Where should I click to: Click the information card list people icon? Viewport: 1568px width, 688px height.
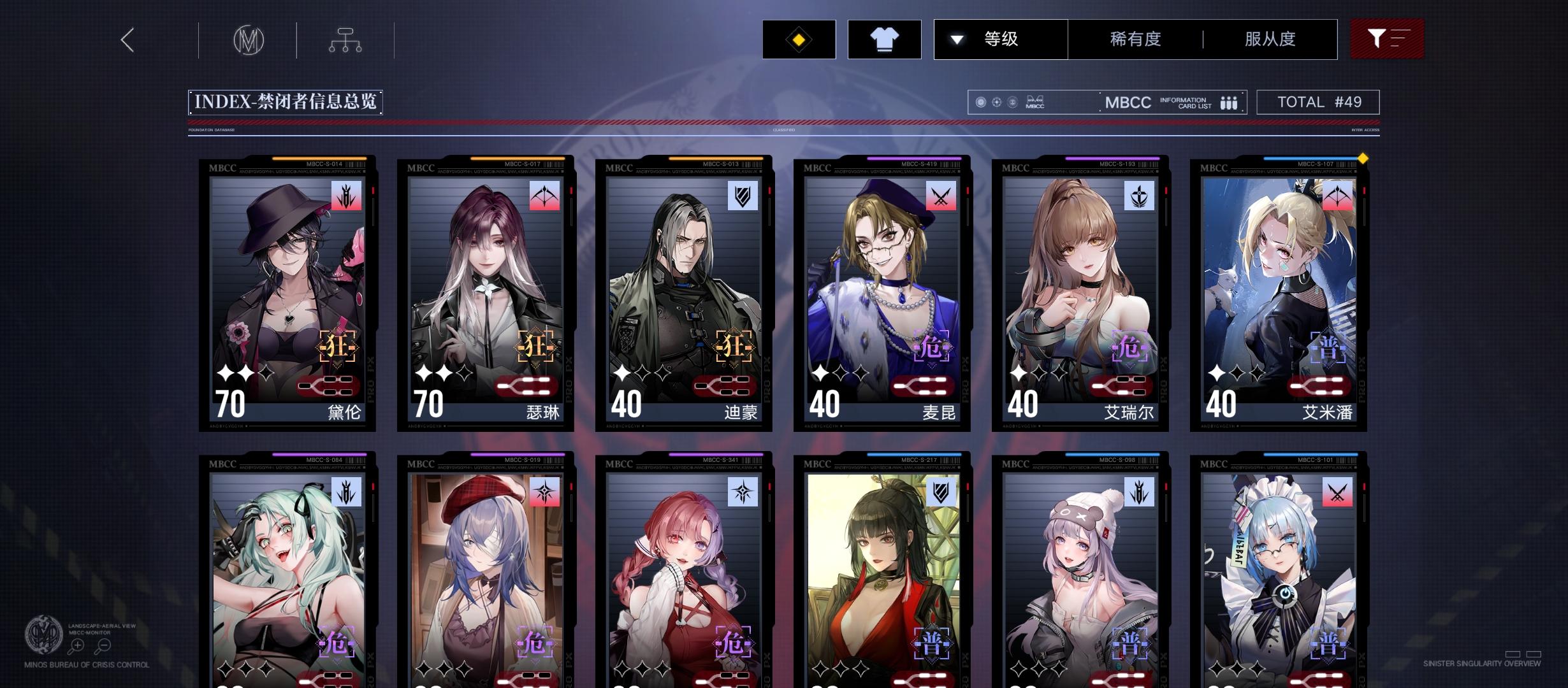(x=1227, y=102)
